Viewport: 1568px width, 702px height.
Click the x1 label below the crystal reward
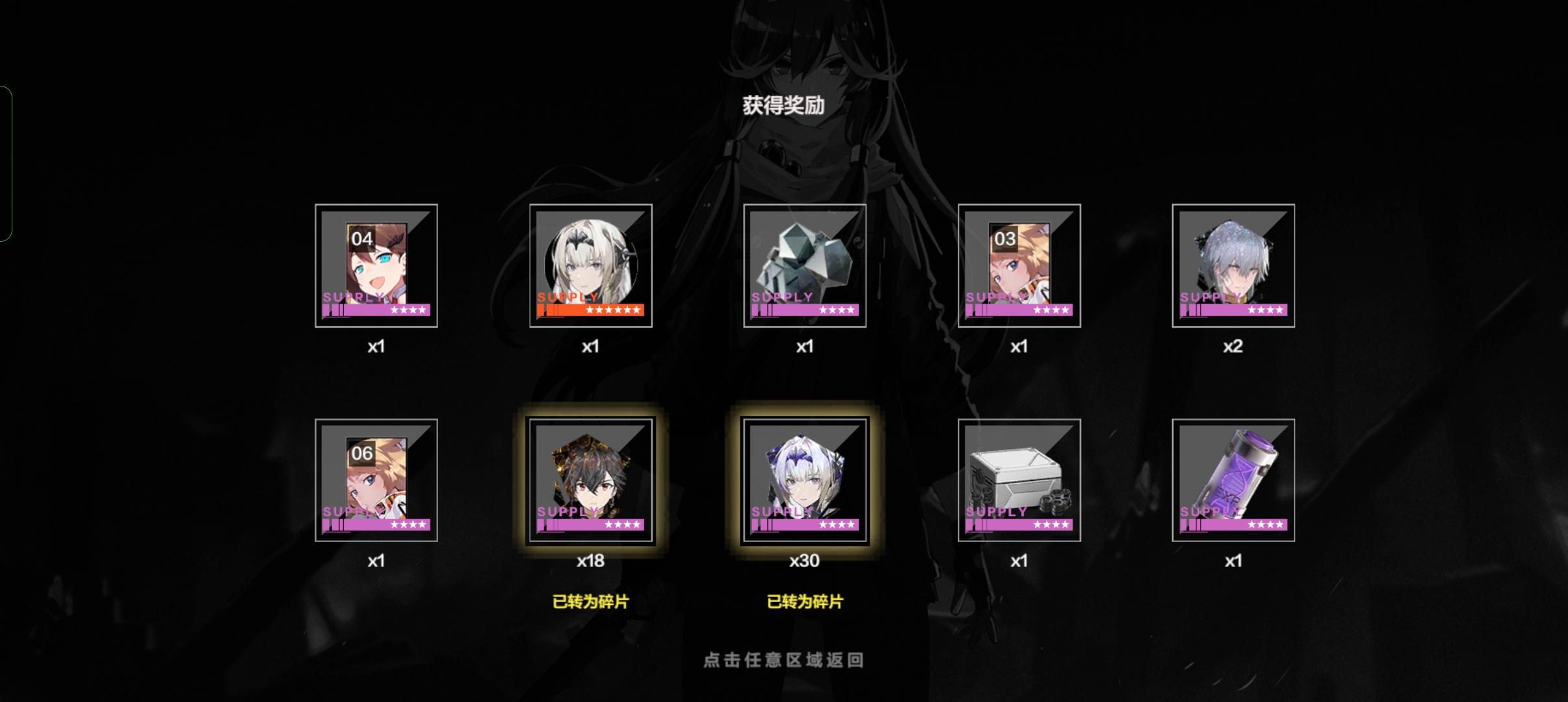(806, 346)
